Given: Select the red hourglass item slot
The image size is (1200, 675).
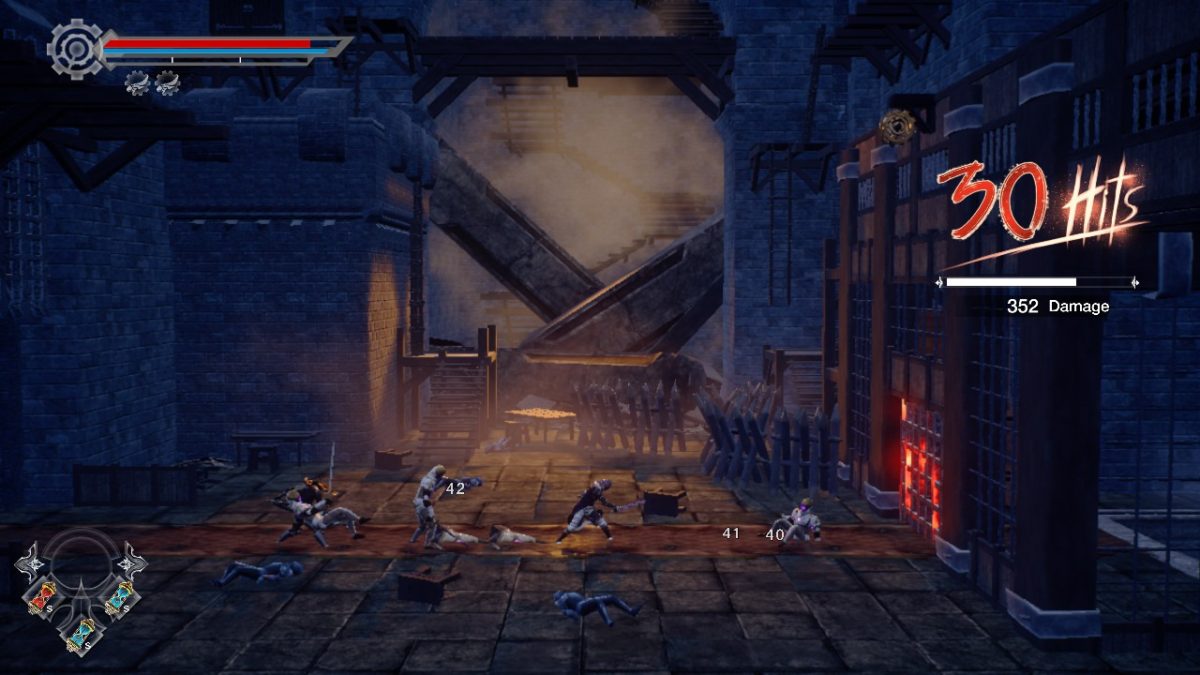Looking at the screenshot, I should (42, 597).
